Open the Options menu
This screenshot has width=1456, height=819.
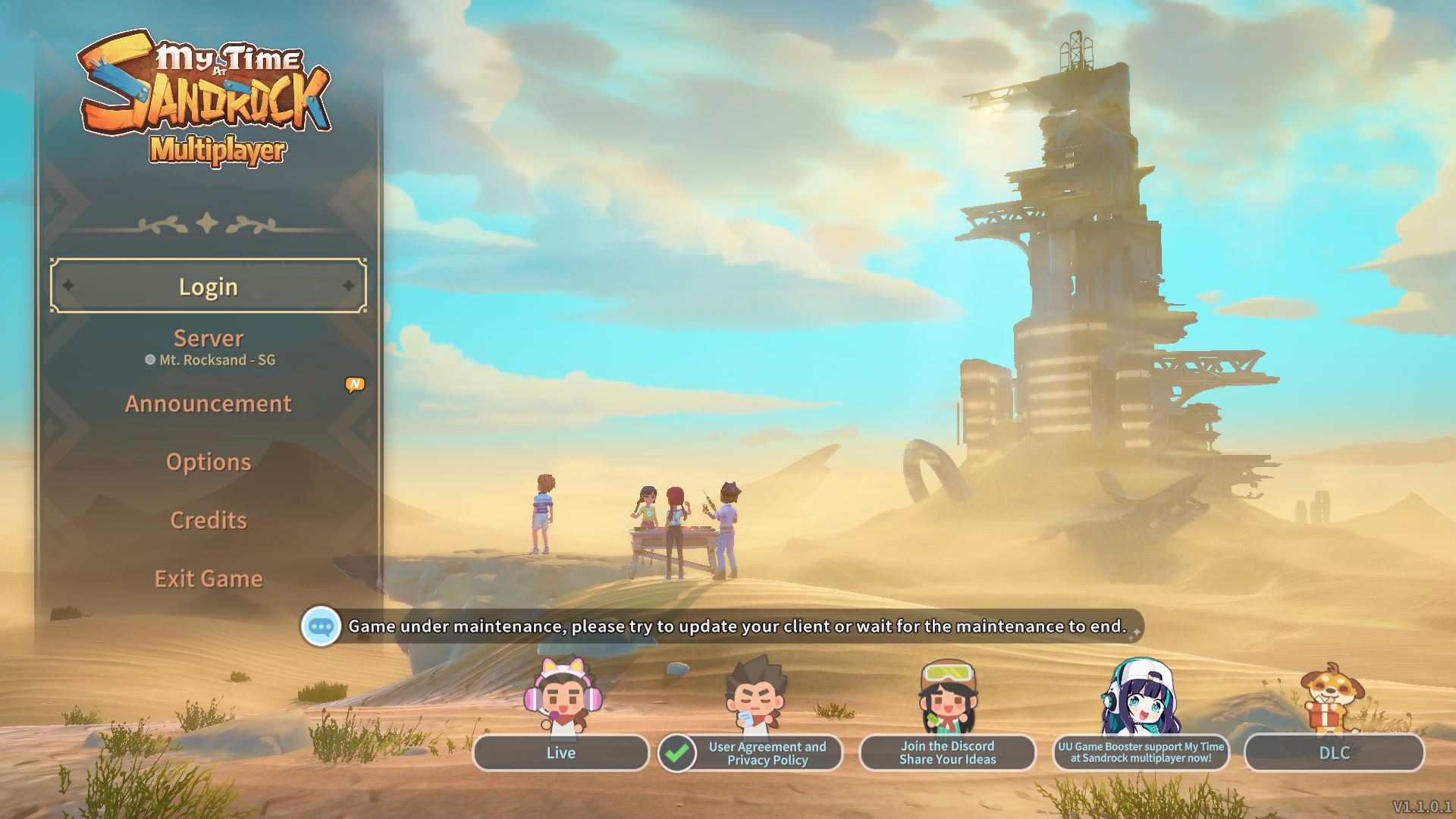click(209, 462)
